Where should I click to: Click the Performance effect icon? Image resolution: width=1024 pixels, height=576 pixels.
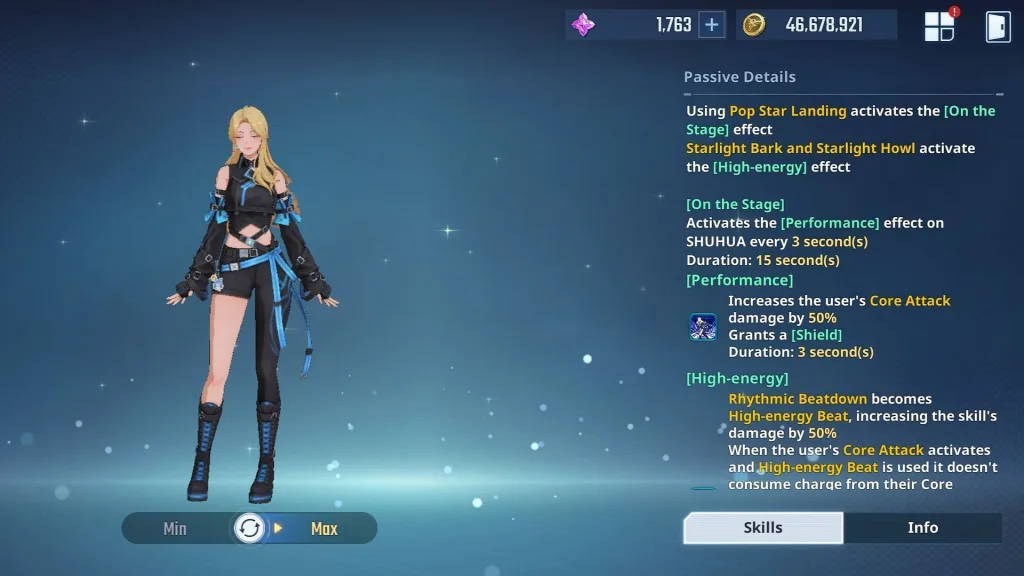click(x=703, y=327)
